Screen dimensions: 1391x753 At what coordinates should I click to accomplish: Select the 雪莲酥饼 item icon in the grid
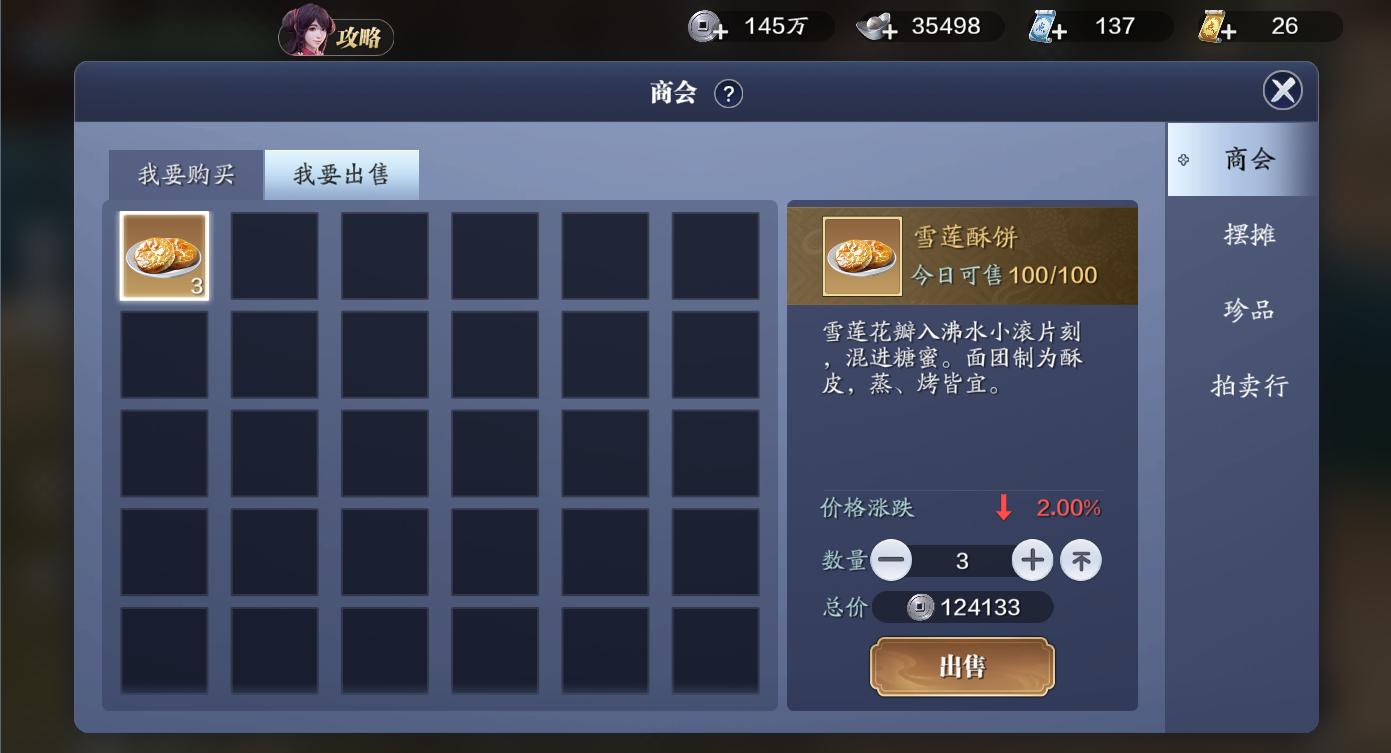click(163, 255)
